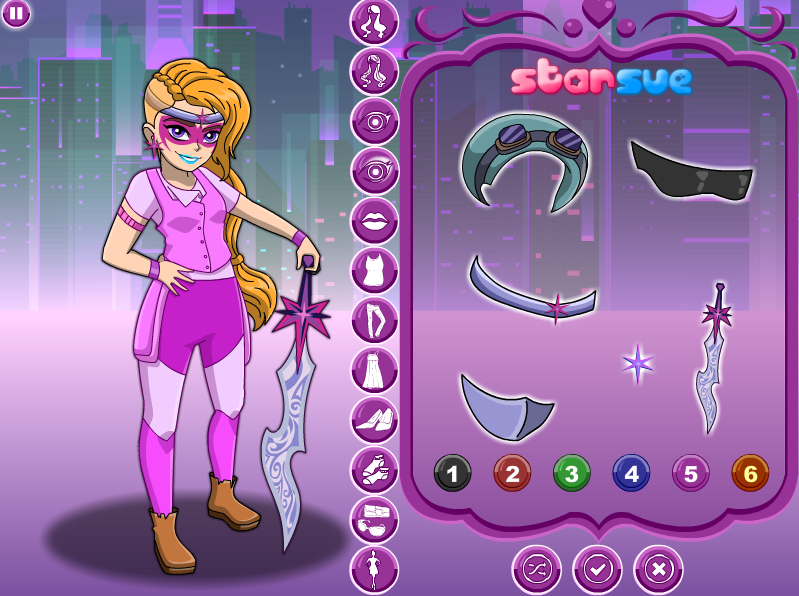Confirm the outfit with the checkmark button
This screenshot has height=596, width=799.
[x=597, y=569]
